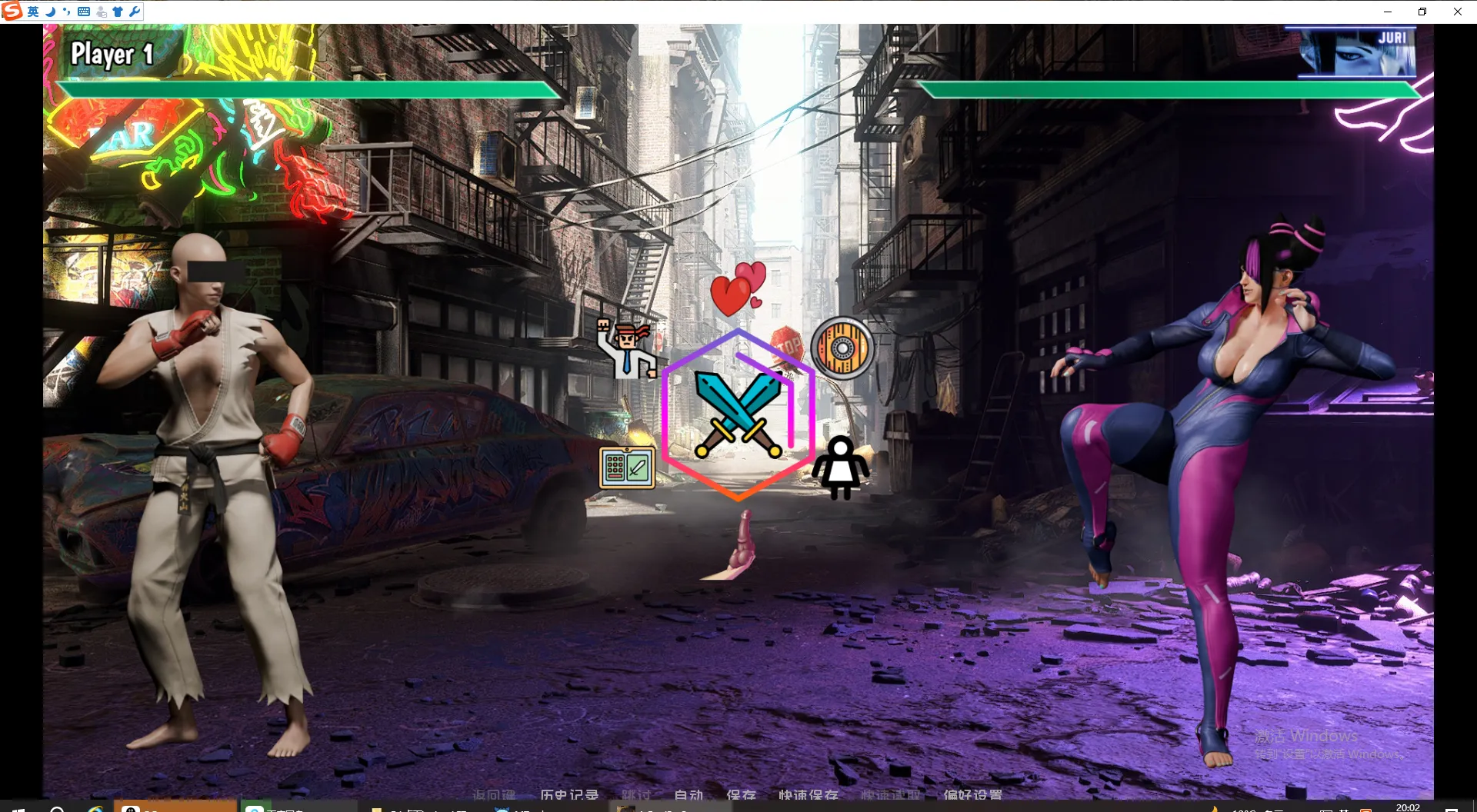Select the crossed swords attack icon
This screenshot has height=812, width=1477.
pos(738,415)
